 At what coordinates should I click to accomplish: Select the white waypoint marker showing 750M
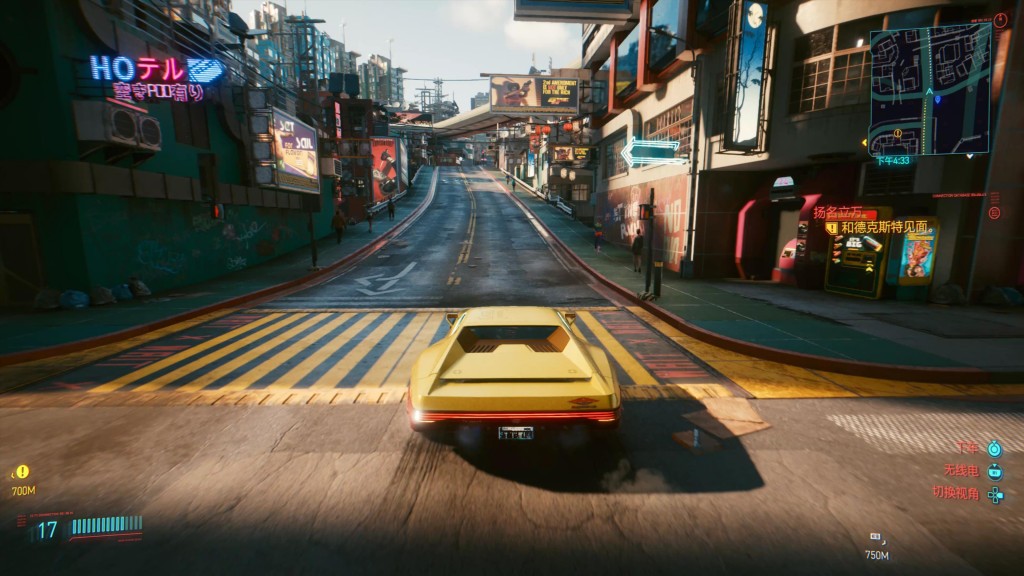876,539
